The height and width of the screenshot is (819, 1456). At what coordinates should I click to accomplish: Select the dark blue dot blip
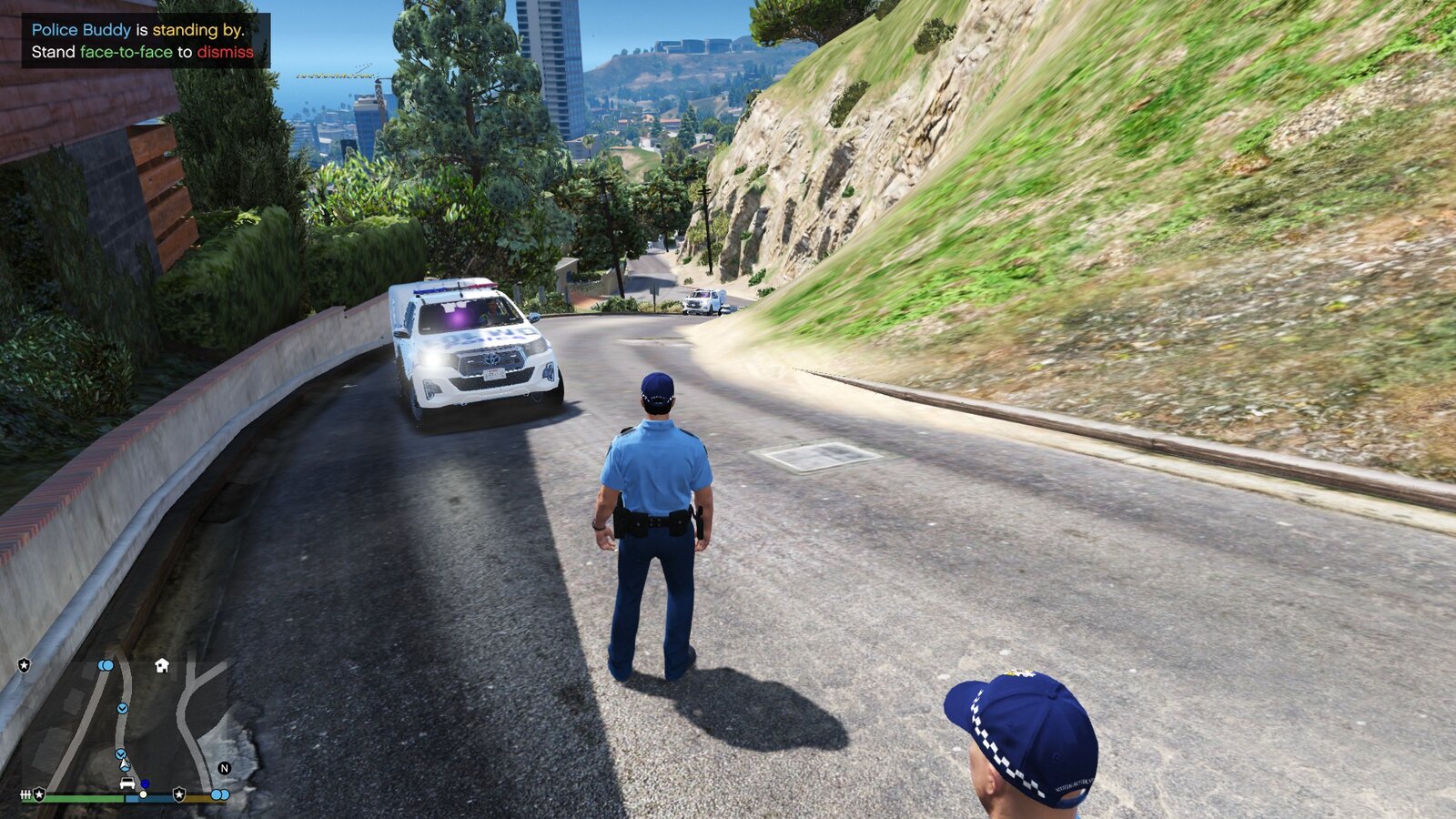(x=145, y=784)
